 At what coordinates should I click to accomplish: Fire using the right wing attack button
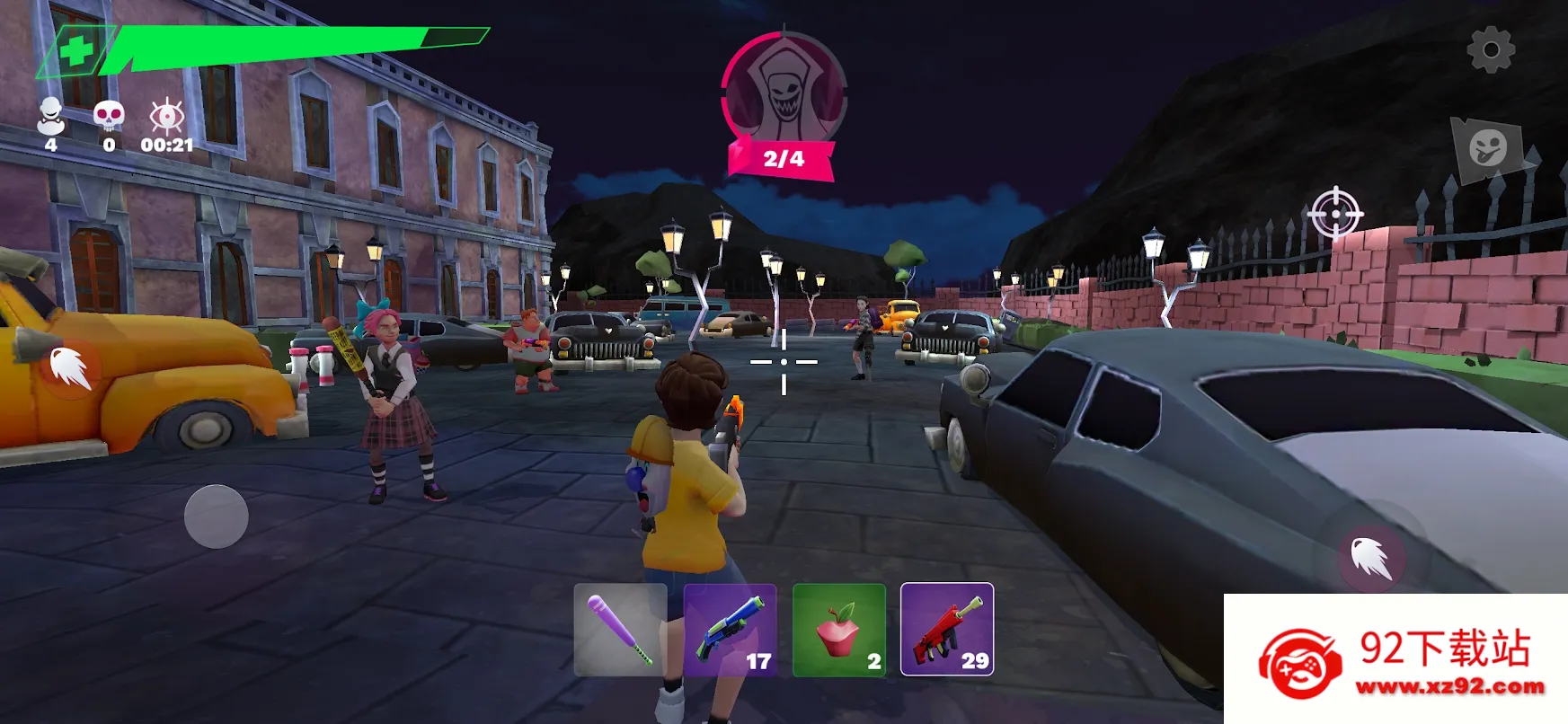coord(1371,557)
